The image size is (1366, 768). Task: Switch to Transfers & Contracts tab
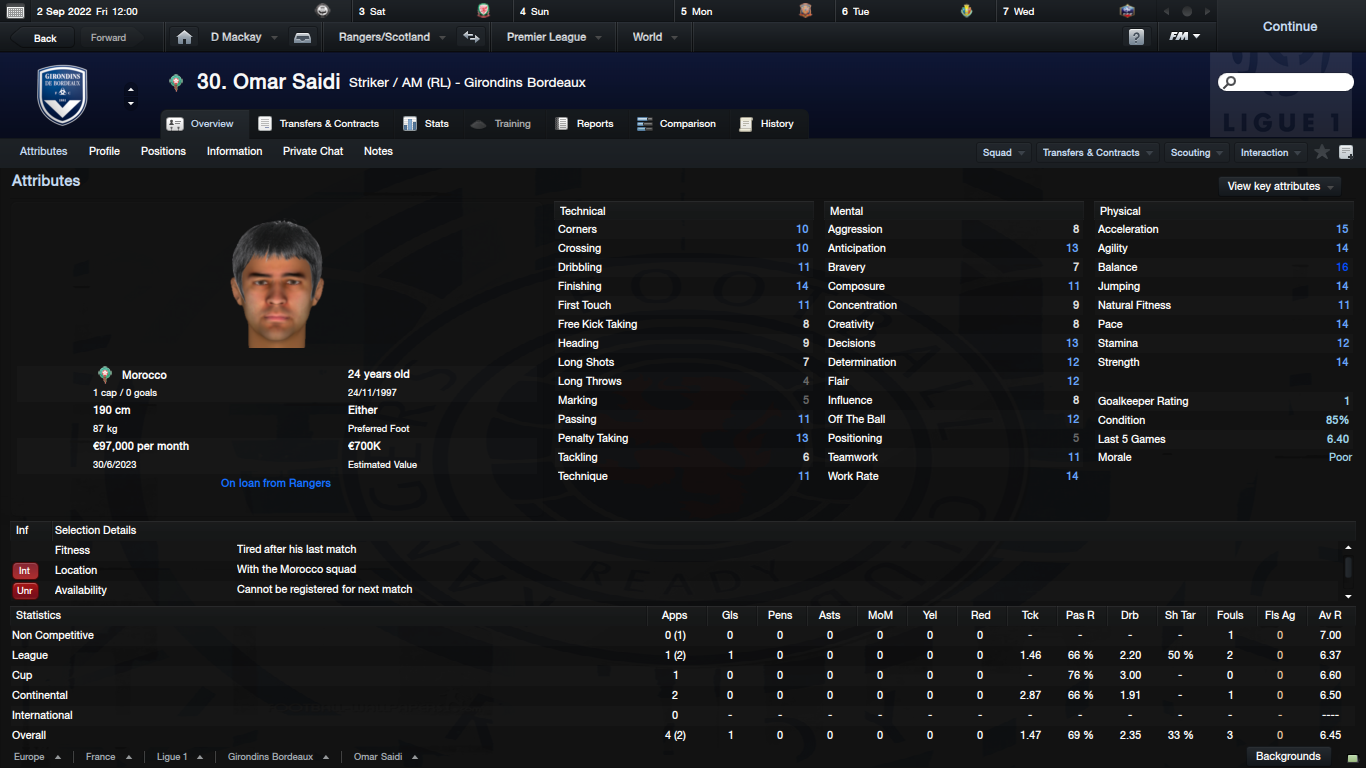[319, 124]
